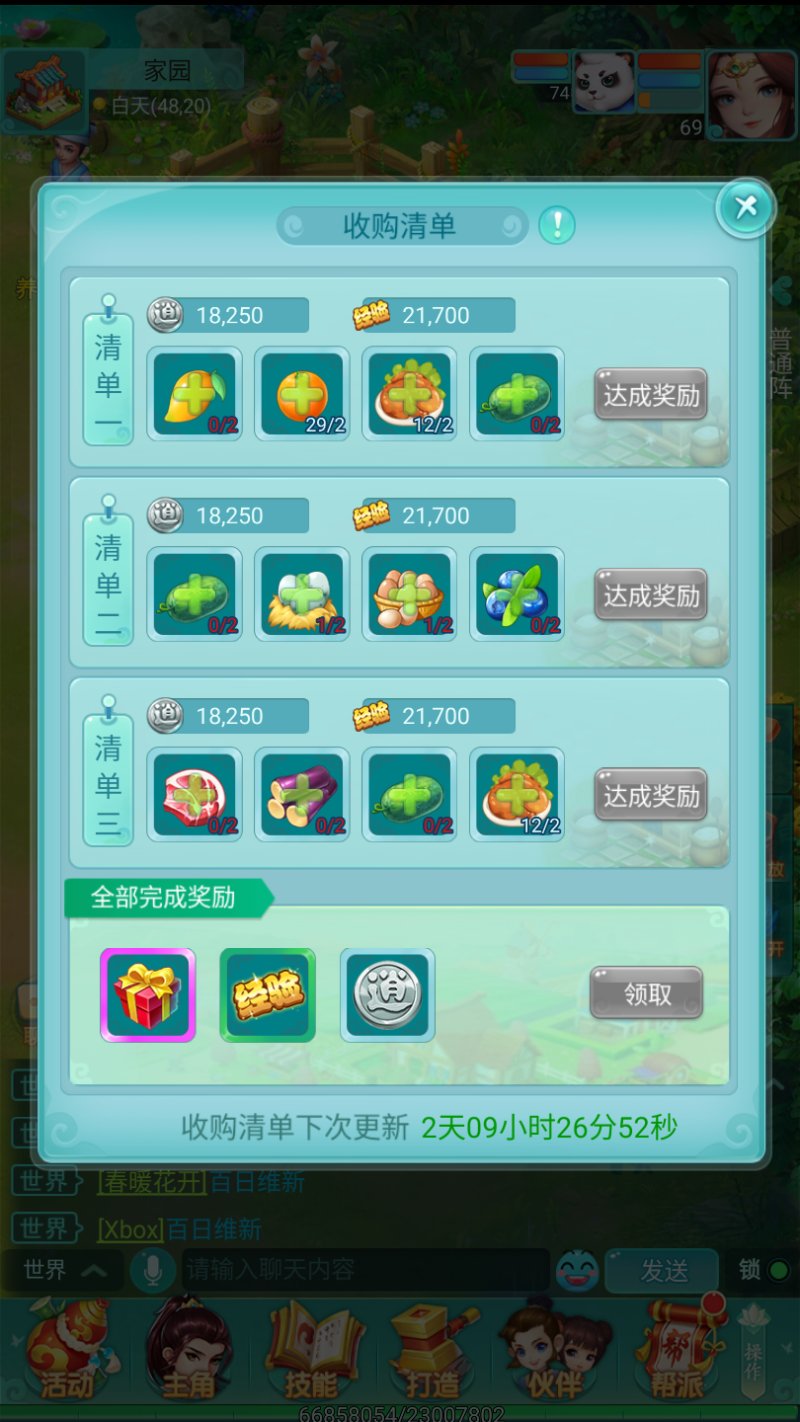Tap the 领取 button for full completion

click(646, 994)
